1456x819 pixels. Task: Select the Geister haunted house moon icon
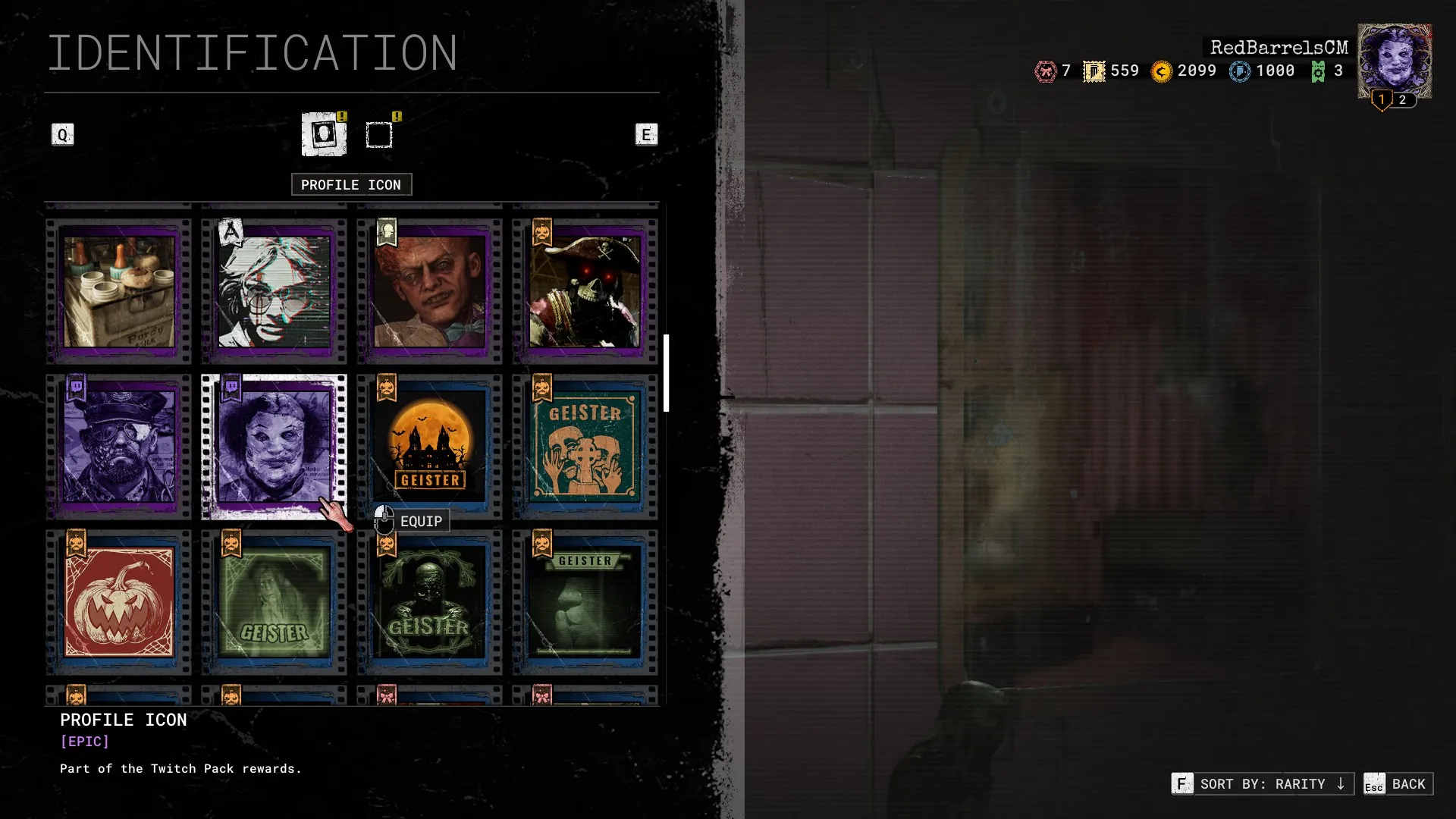[430, 447]
